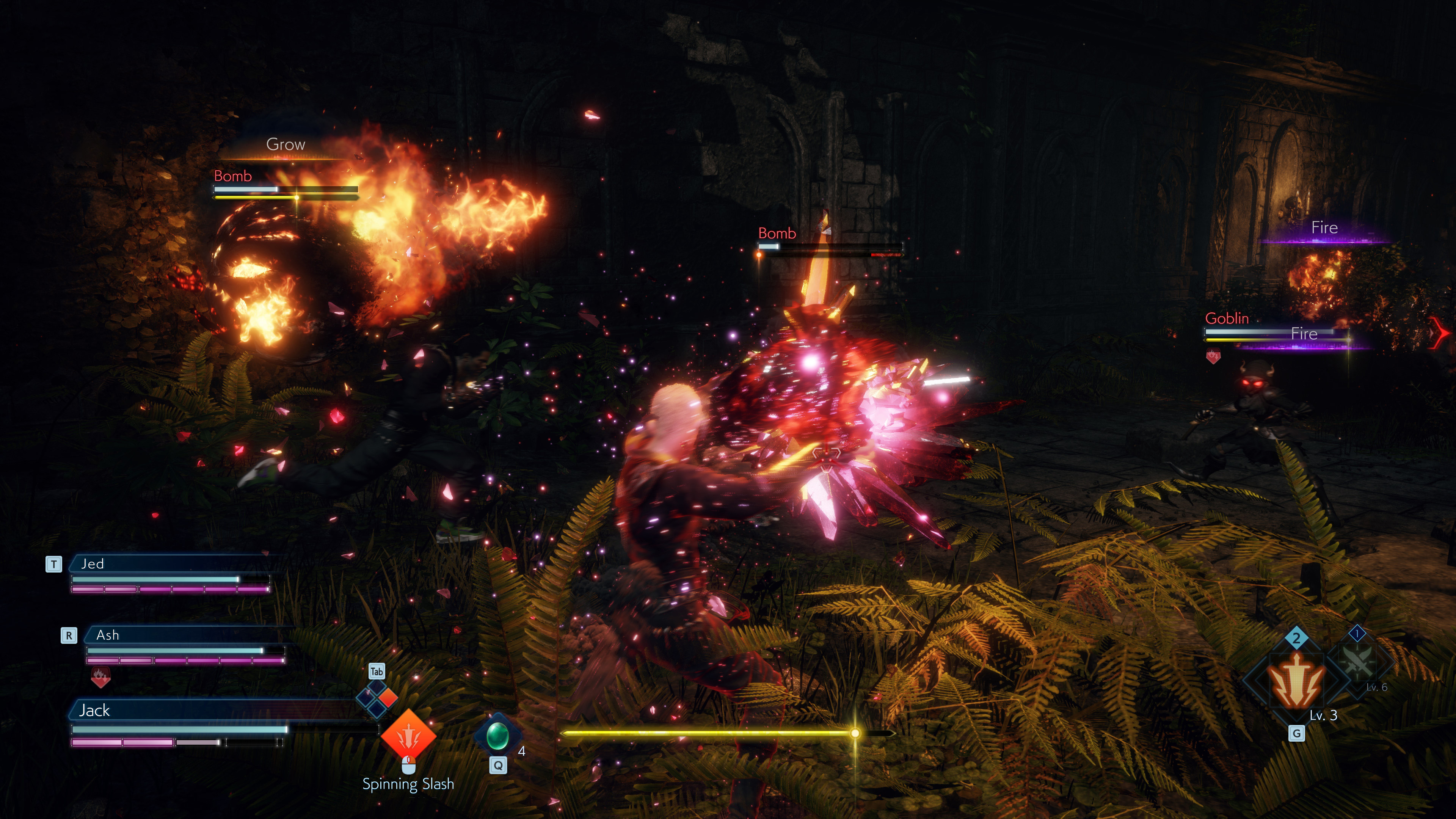Select Ash's party nameplate
The width and height of the screenshot is (1456, 819).
184,635
